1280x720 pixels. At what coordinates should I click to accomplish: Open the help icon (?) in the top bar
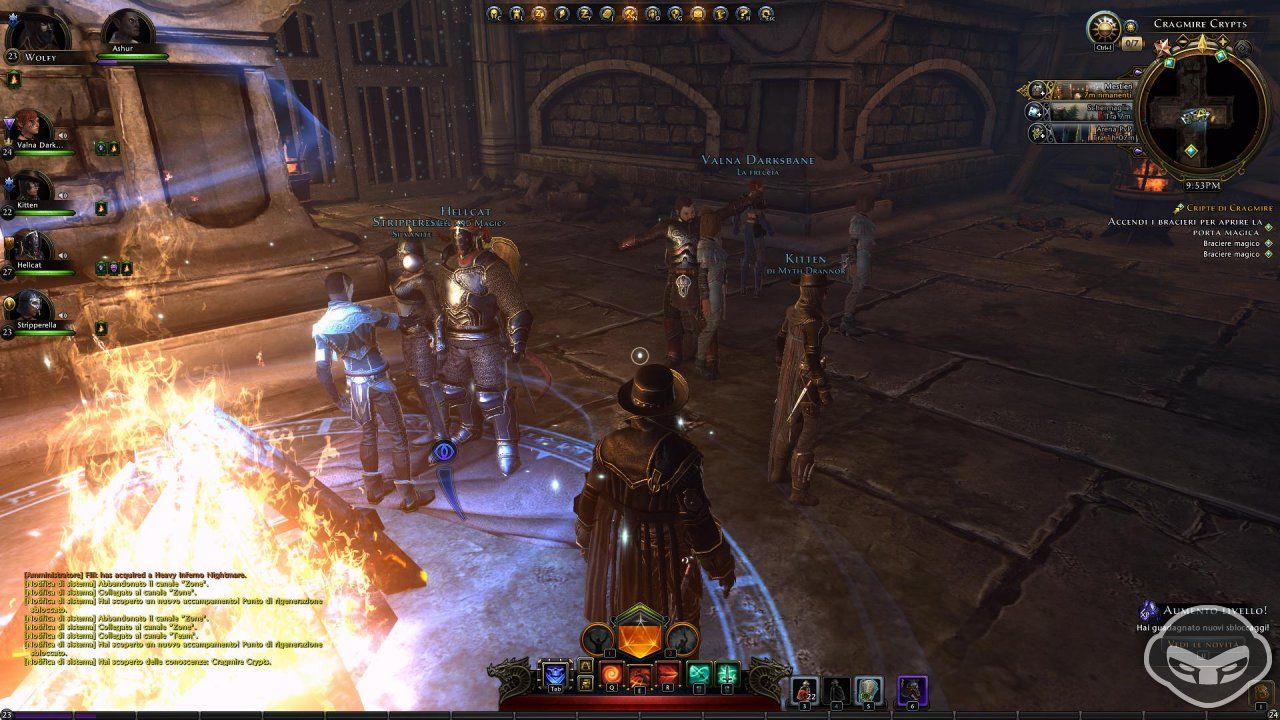click(x=742, y=15)
